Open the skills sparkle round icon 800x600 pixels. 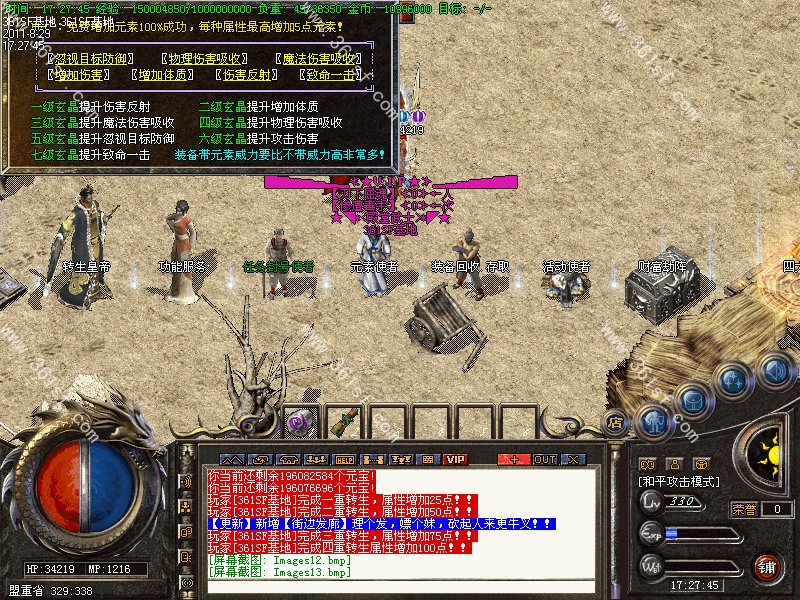(734, 379)
